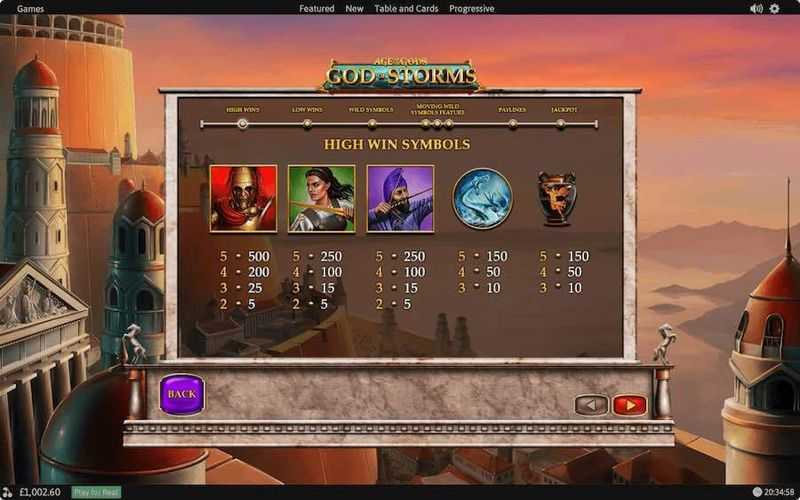Viewport: 800px width, 500px height.
Task: Select the High Wins section marker
Action: pyautogui.click(x=242, y=124)
